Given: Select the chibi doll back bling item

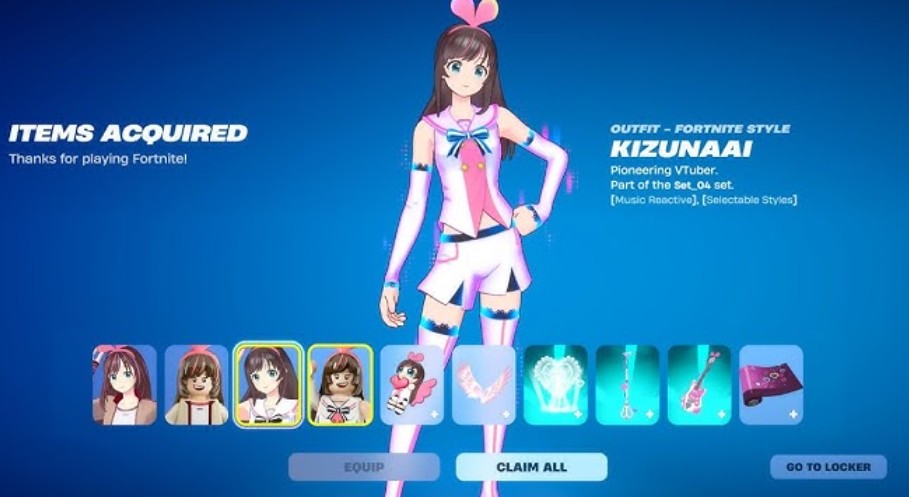Looking at the screenshot, I should pyautogui.click(x=412, y=385).
